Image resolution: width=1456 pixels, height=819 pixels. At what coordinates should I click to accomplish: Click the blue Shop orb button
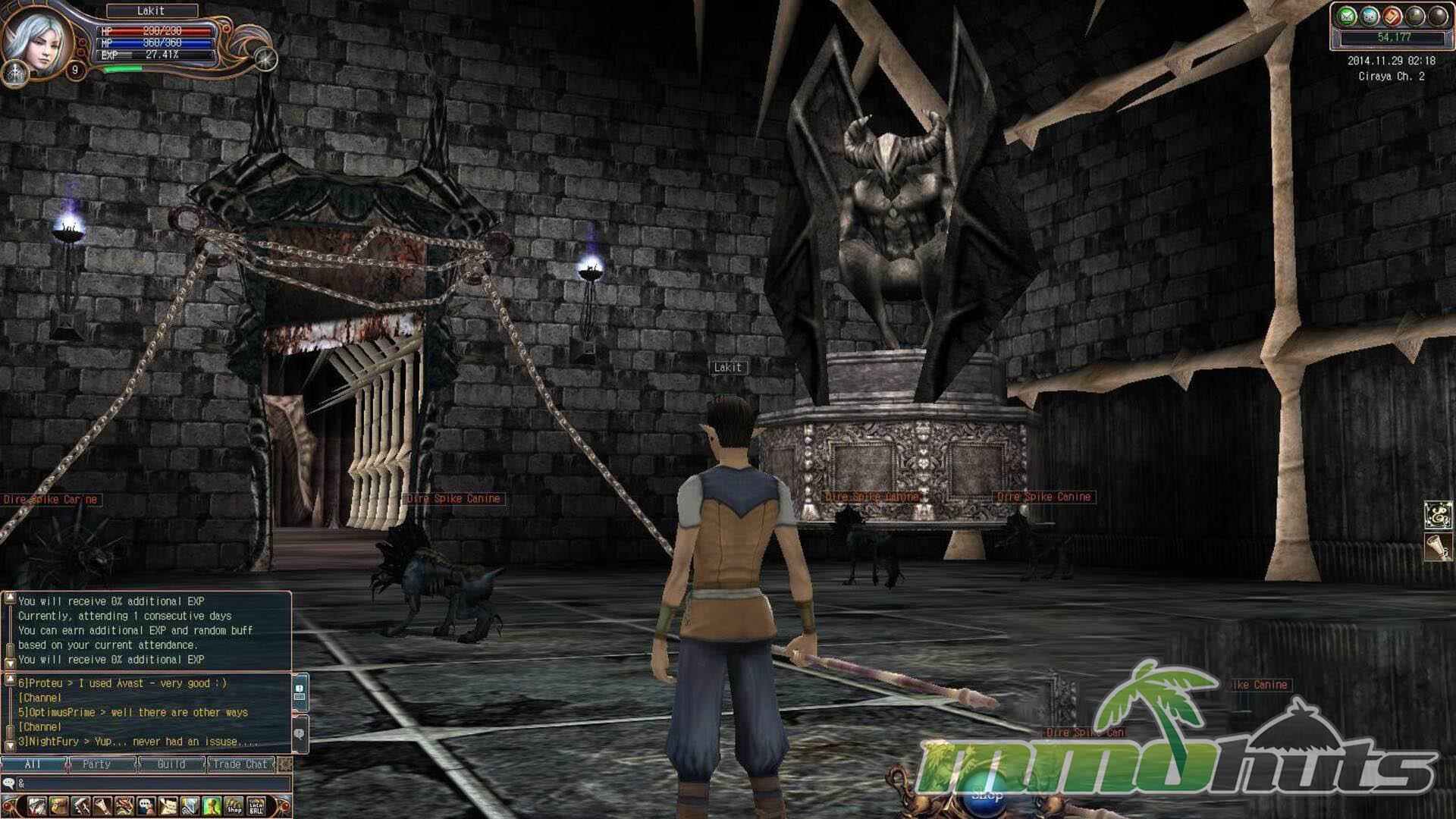tap(987, 795)
